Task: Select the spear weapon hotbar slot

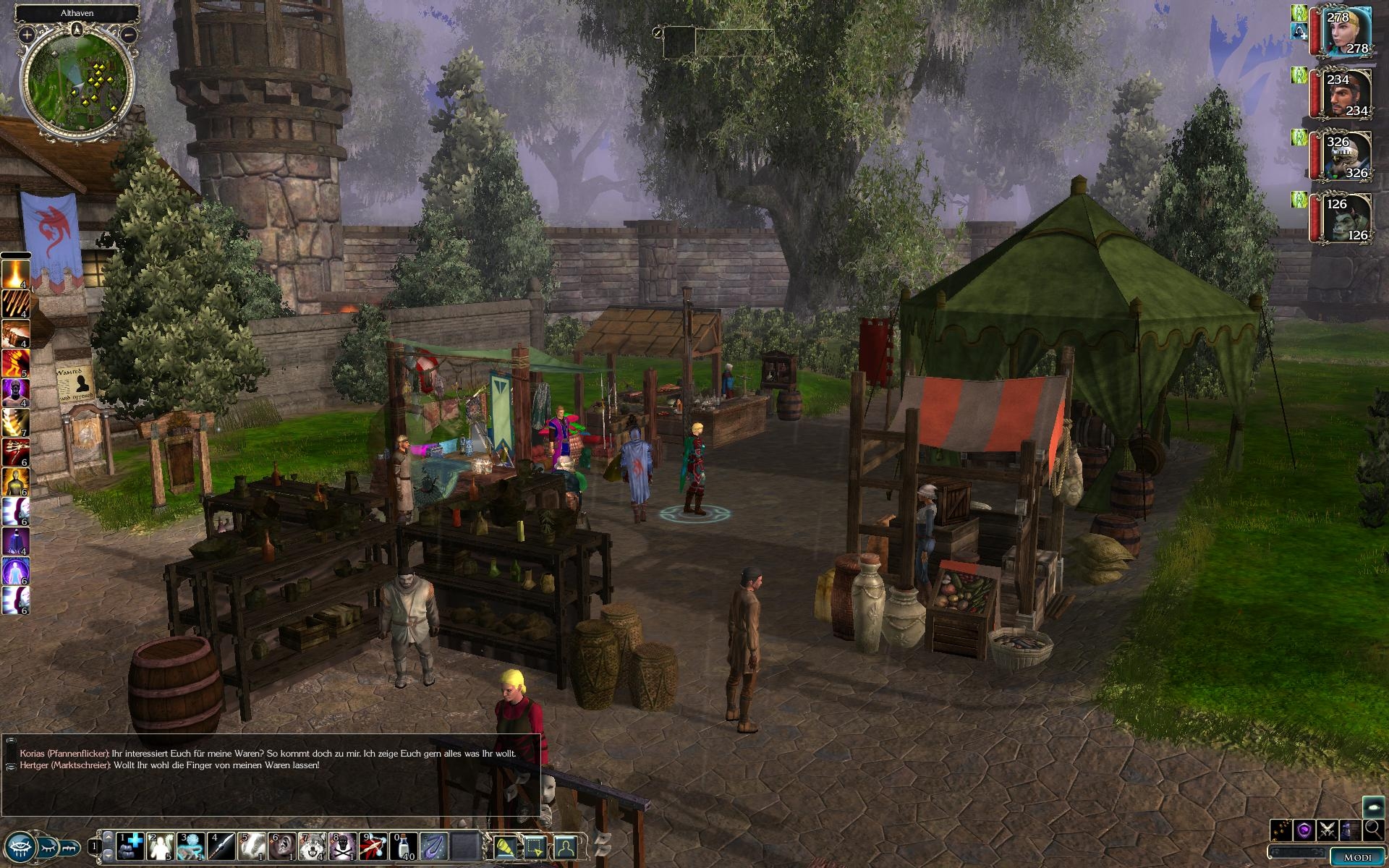Action: tap(222, 844)
